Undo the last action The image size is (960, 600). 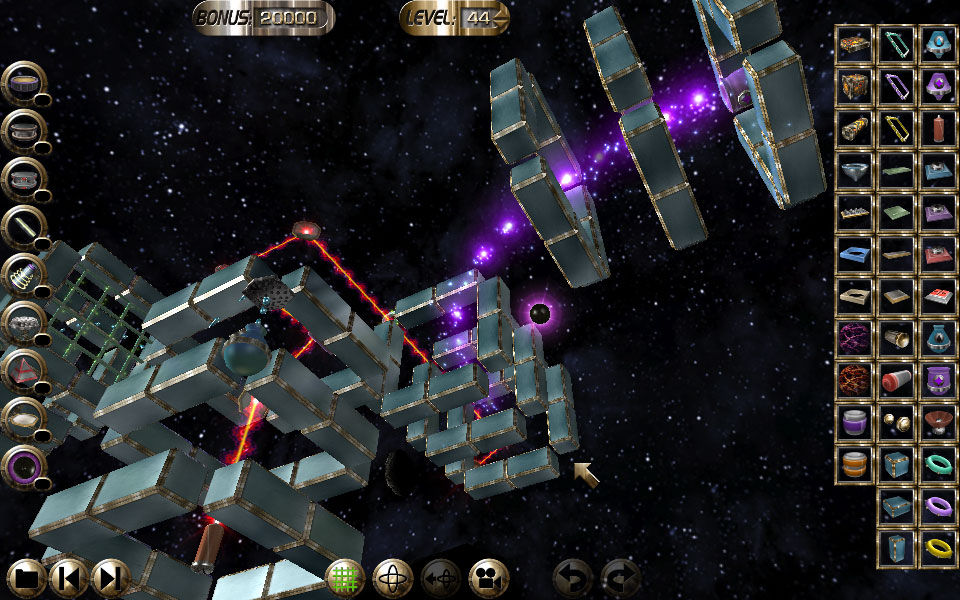tap(571, 578)
